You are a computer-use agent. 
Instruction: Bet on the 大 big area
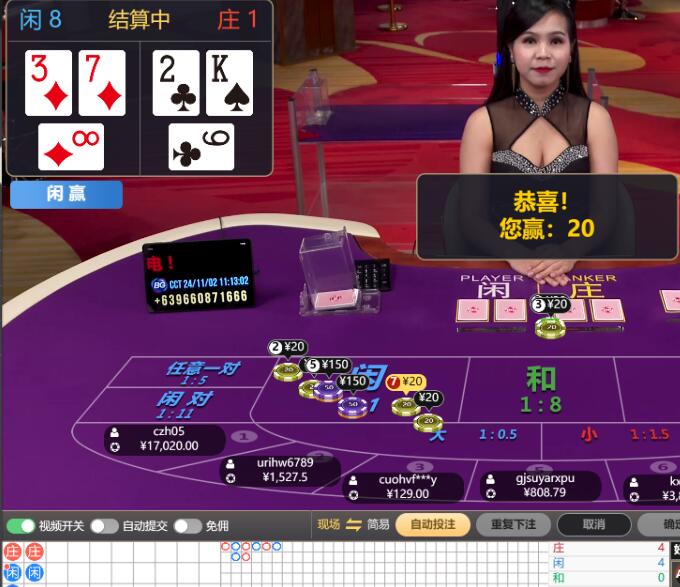[x=470, y=434]
